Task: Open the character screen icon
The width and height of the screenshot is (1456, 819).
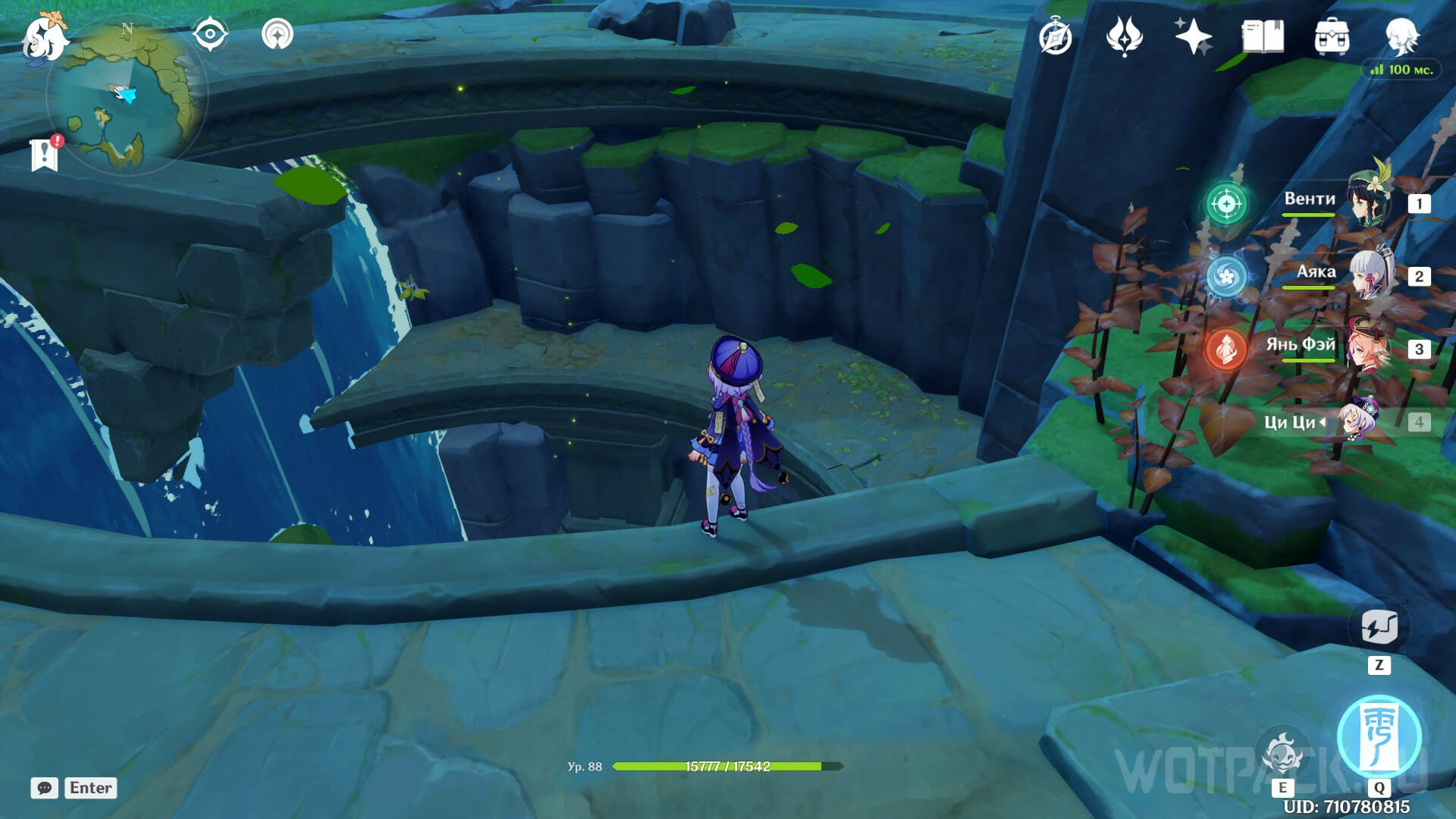Action: click(x=1401, y=36)
